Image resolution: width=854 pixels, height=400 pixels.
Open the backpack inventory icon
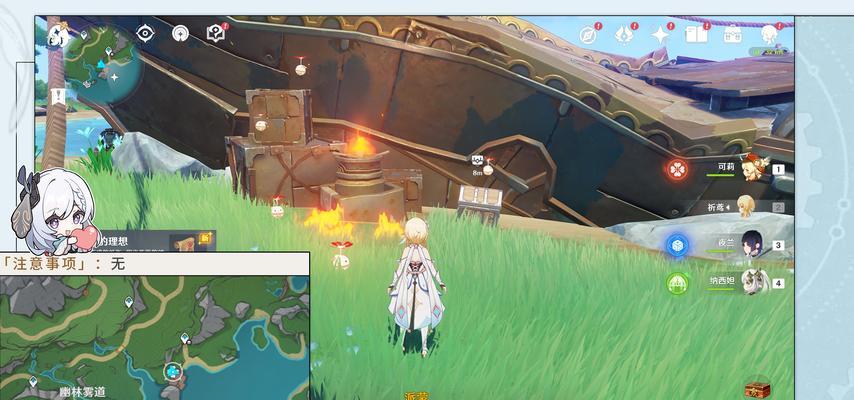[x=733, y=35]
